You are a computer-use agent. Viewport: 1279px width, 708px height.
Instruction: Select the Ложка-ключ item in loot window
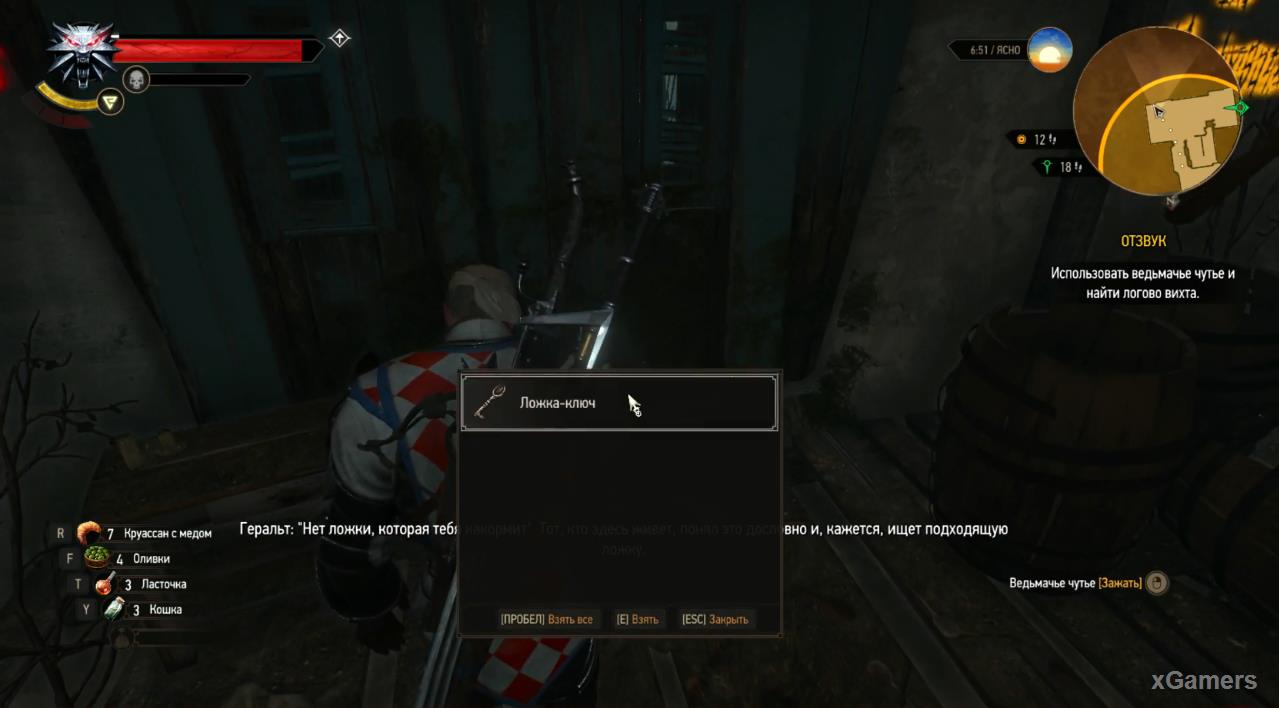click(x=618, y=403)
